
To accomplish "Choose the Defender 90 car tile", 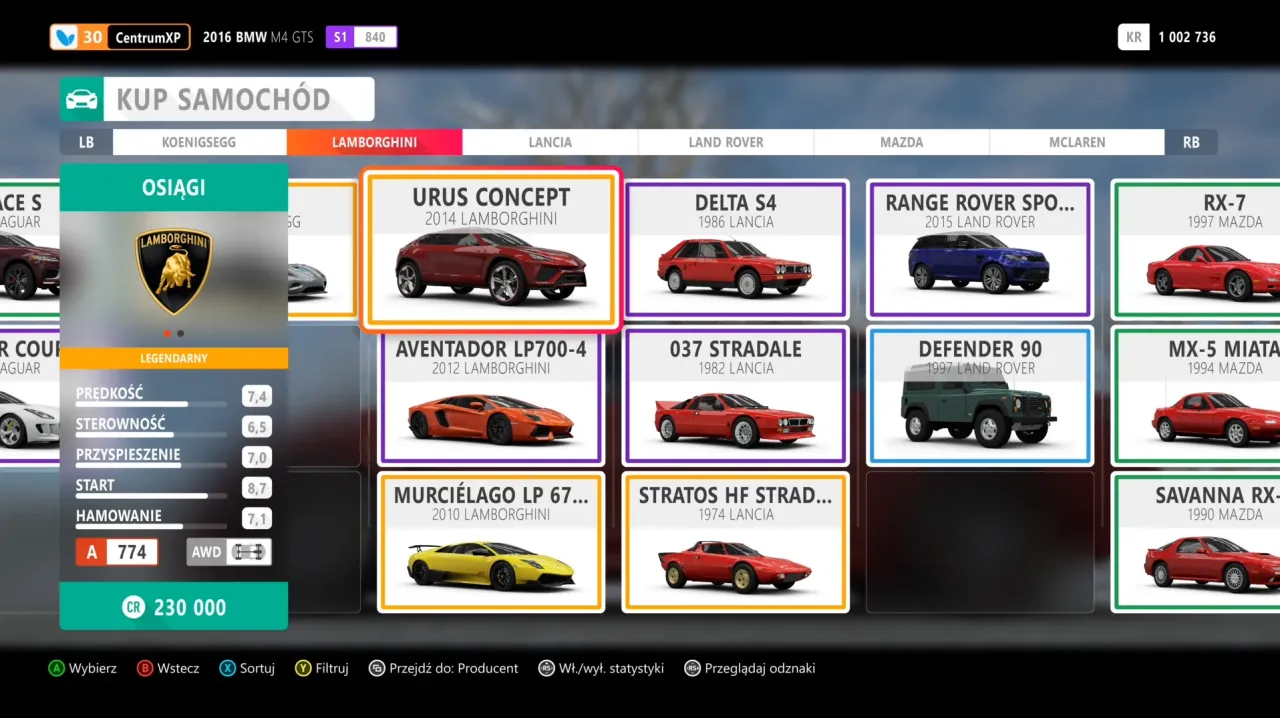I will click(x=980, y=396).
